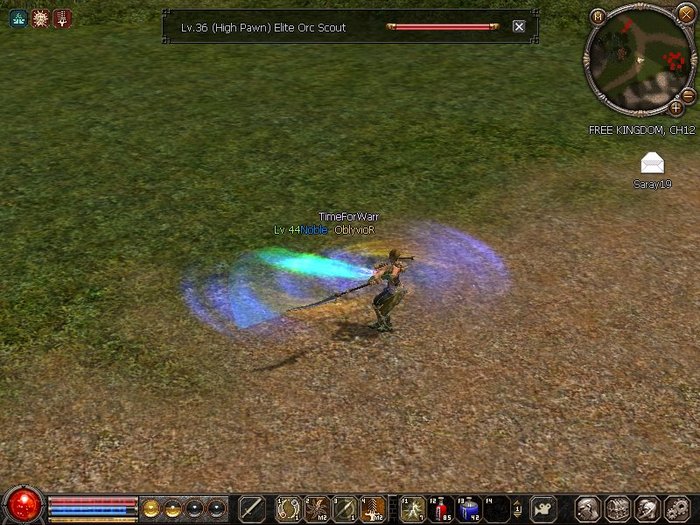Zoom in the minimap with the plus button
Screen dimensions: 700x525
click(x=676, y=107)
